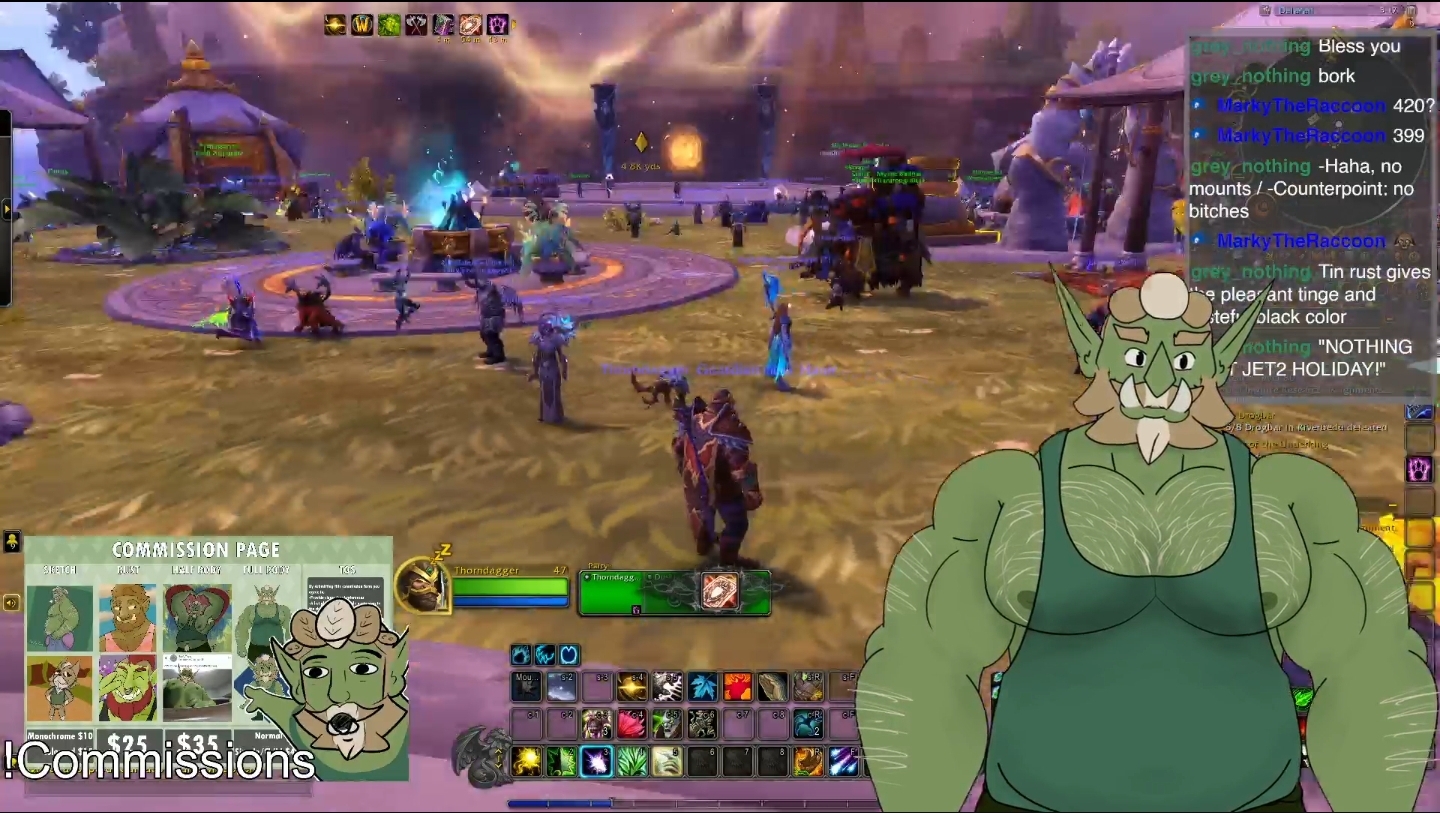Select the first blue shapeshift form icon

(521, 655)
